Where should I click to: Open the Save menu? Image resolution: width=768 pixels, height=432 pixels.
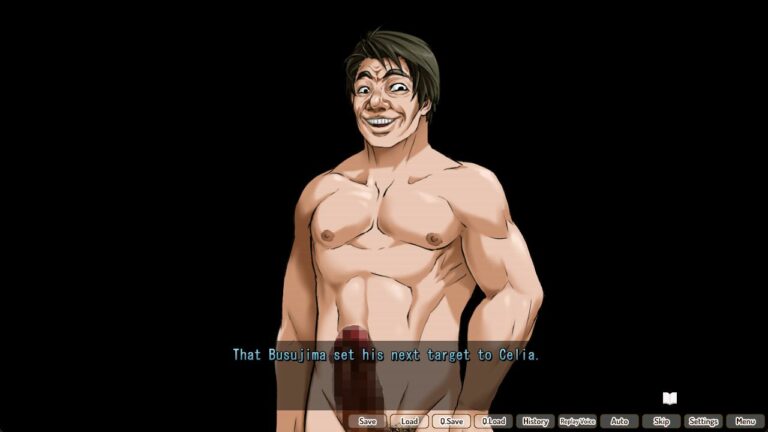click(x=367, y=421)
